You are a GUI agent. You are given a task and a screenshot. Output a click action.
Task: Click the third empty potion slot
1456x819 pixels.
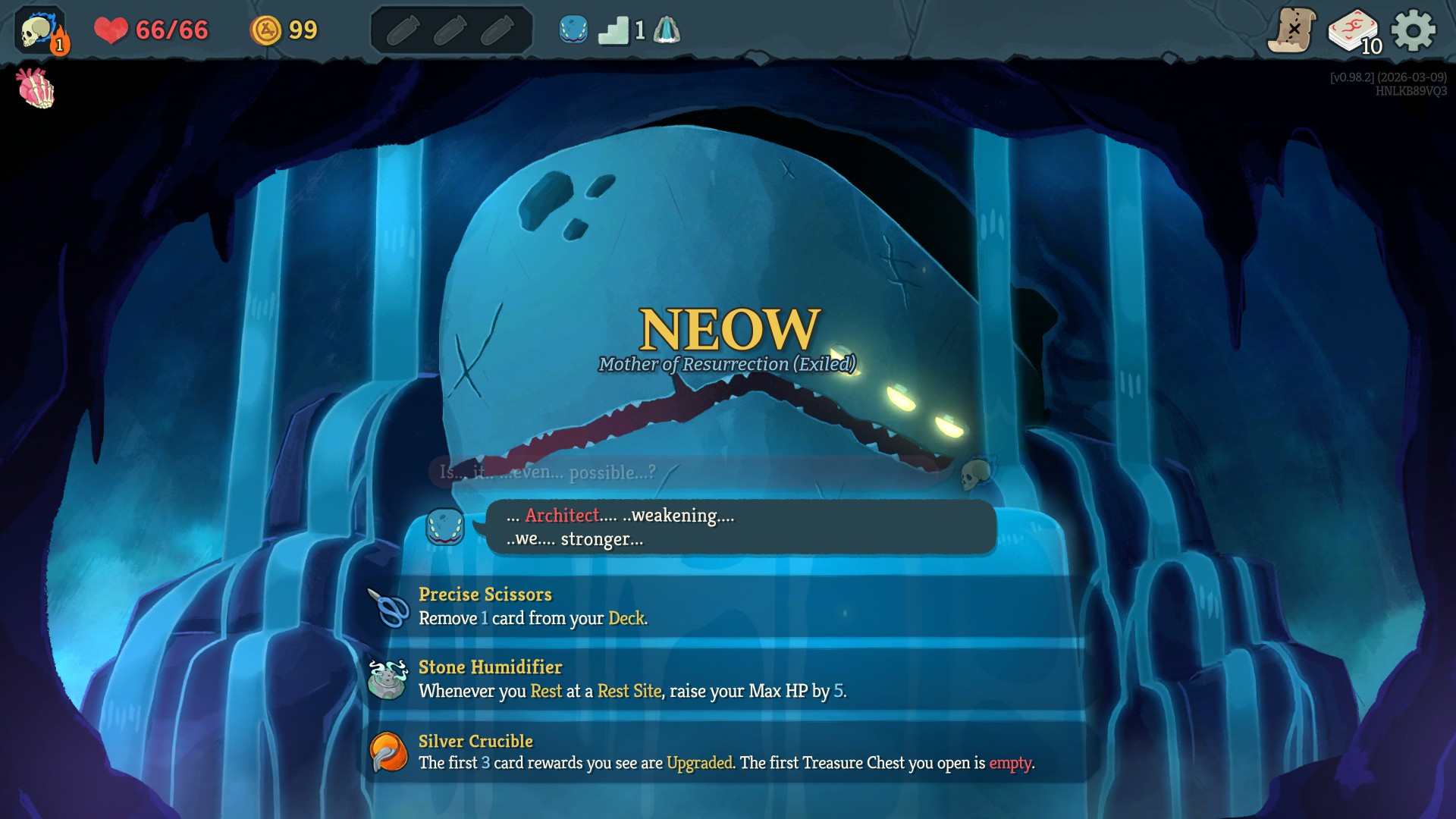pyautogui.click(x=497, y=31)
